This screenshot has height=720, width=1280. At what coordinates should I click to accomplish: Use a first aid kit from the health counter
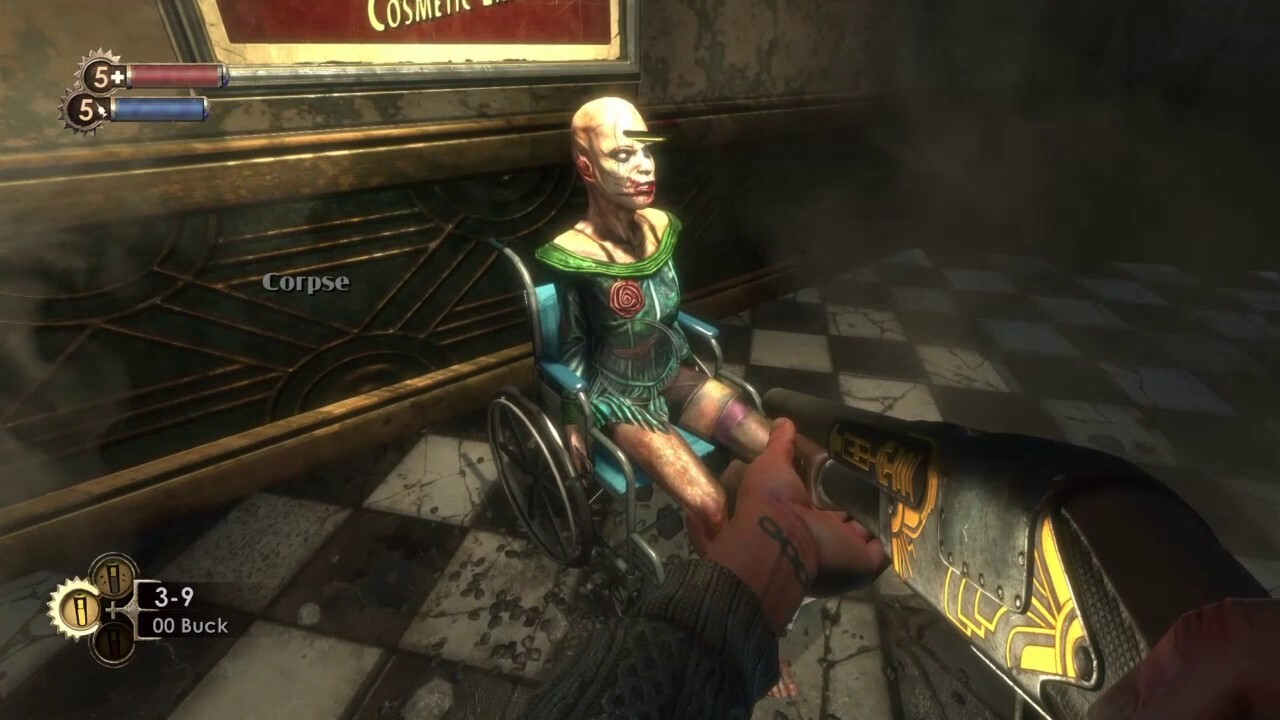pyautogui.click(x=99, y=75)
